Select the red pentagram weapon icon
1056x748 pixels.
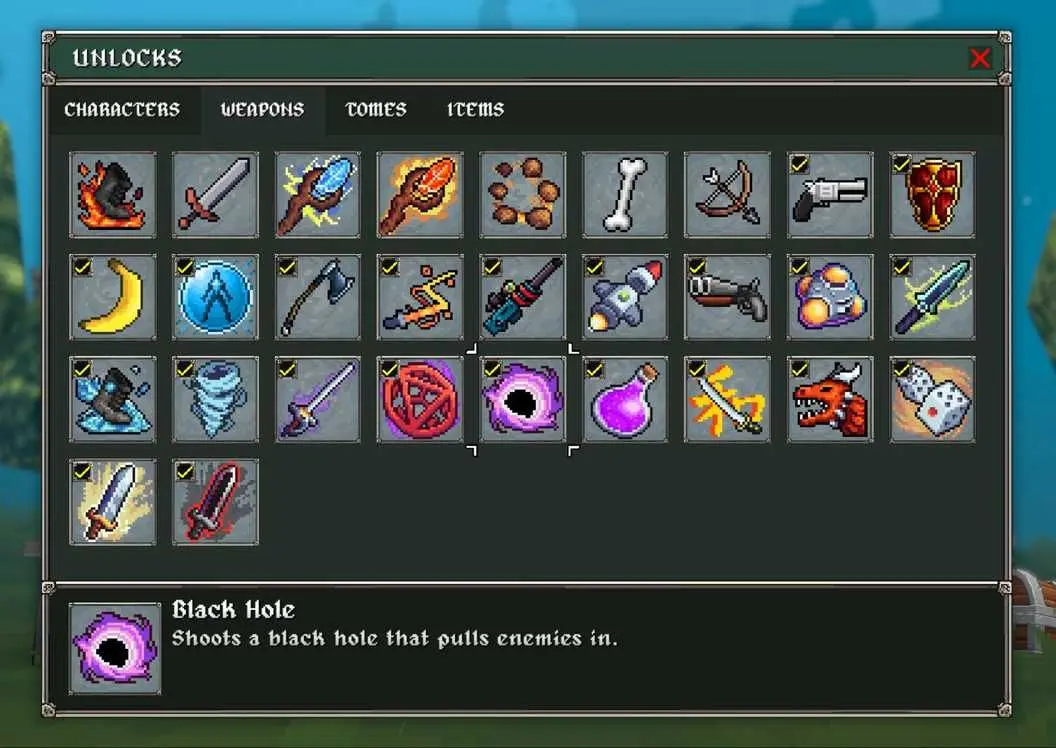click(x=420, y=399)
